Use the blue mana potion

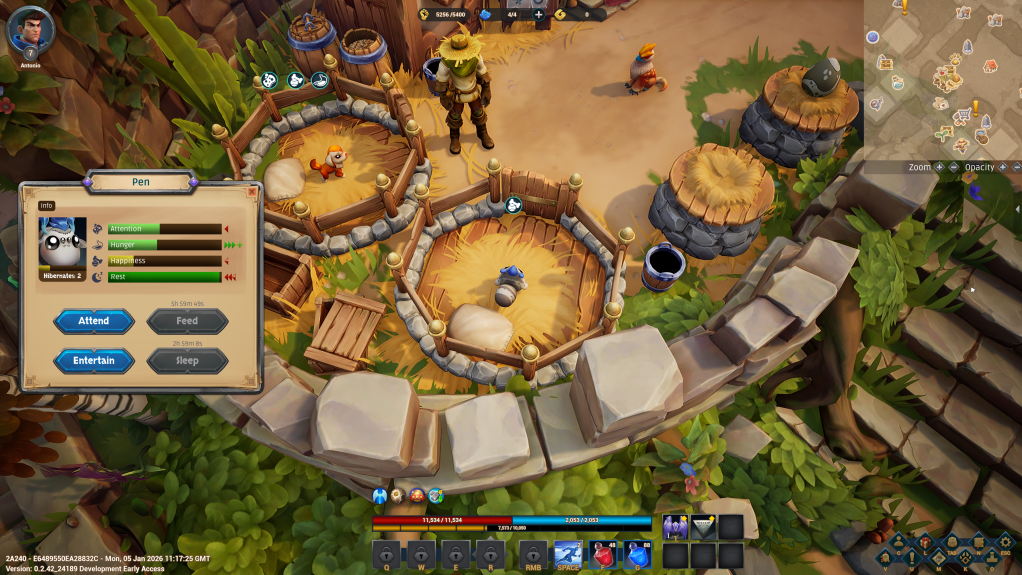pyautogui.click(x=634, y=555)
